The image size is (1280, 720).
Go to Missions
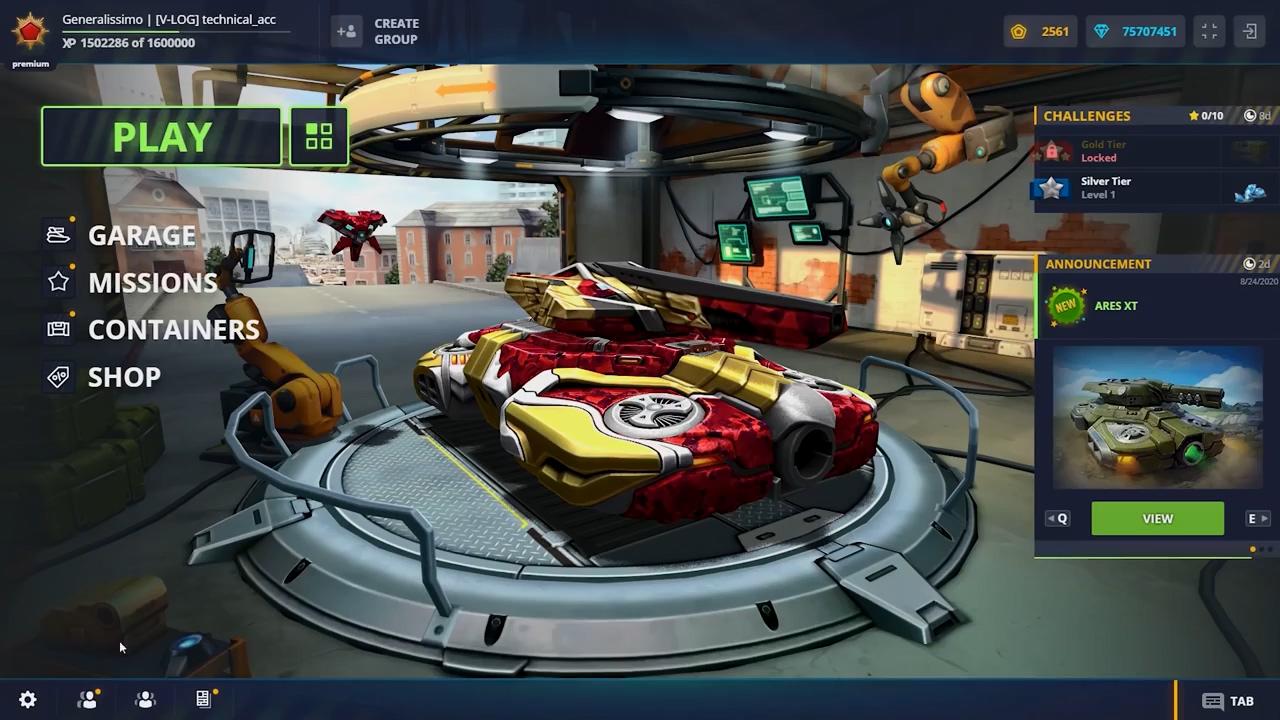152,283
